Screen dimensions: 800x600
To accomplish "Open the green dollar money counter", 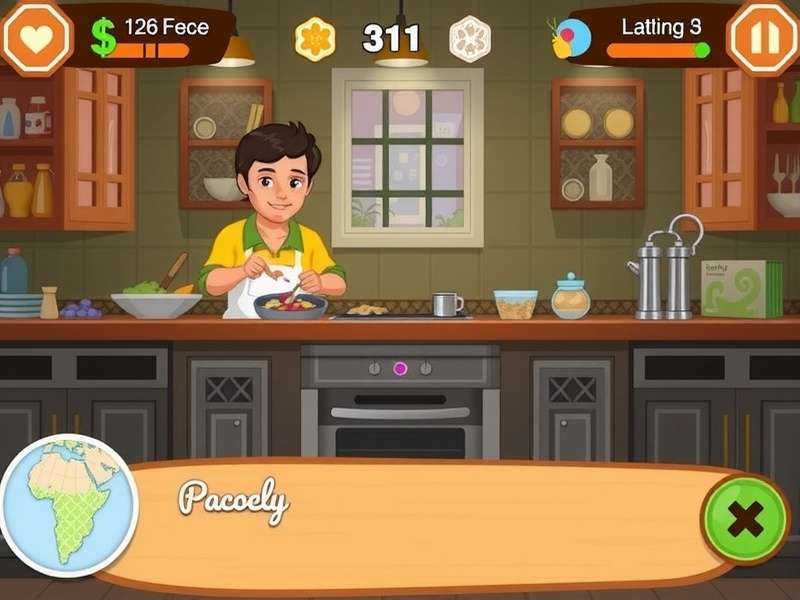I will pos(103,37).
